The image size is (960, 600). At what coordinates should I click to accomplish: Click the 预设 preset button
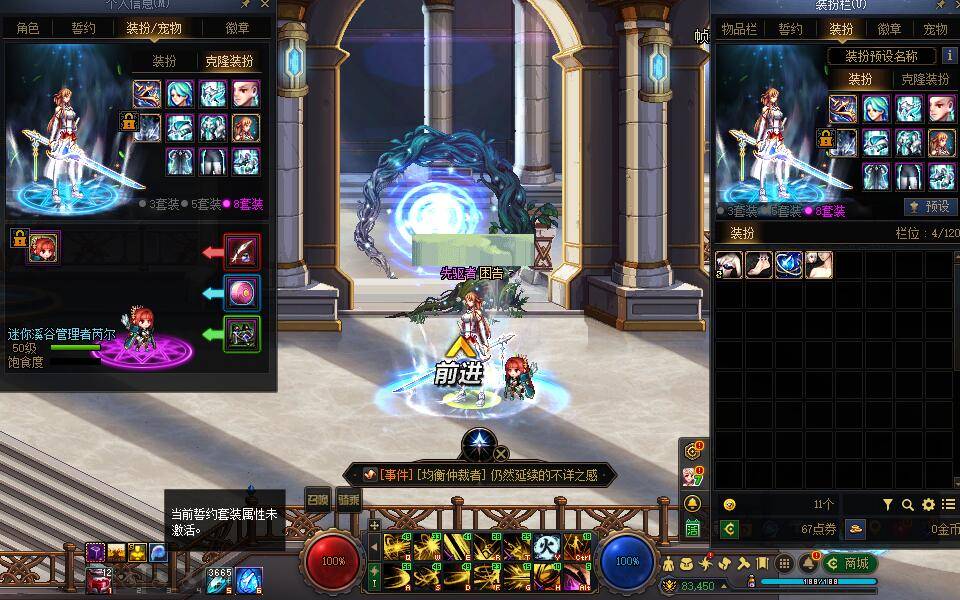point(929,206)
